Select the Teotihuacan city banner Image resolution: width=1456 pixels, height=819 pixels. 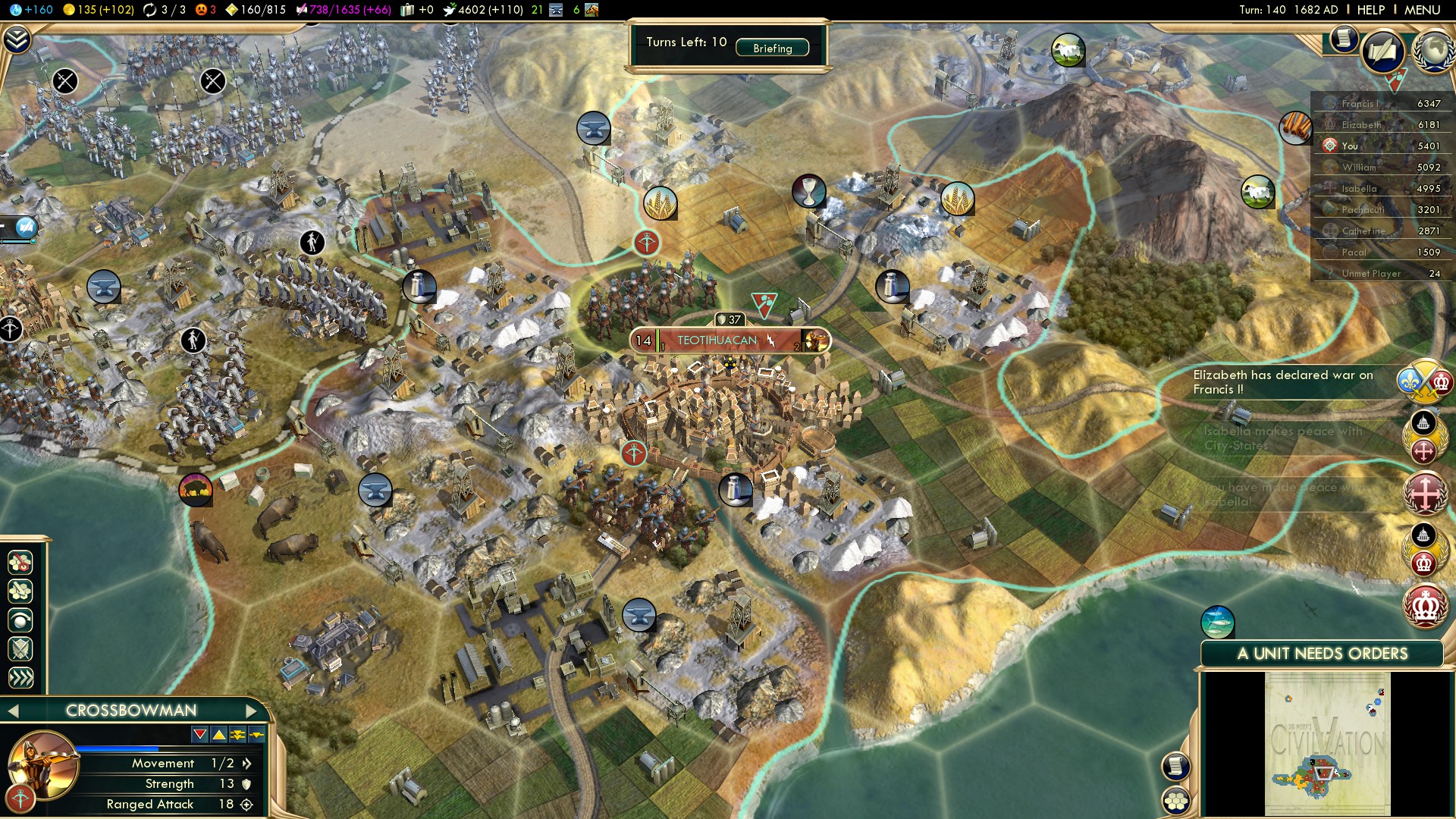pos(717,340)
